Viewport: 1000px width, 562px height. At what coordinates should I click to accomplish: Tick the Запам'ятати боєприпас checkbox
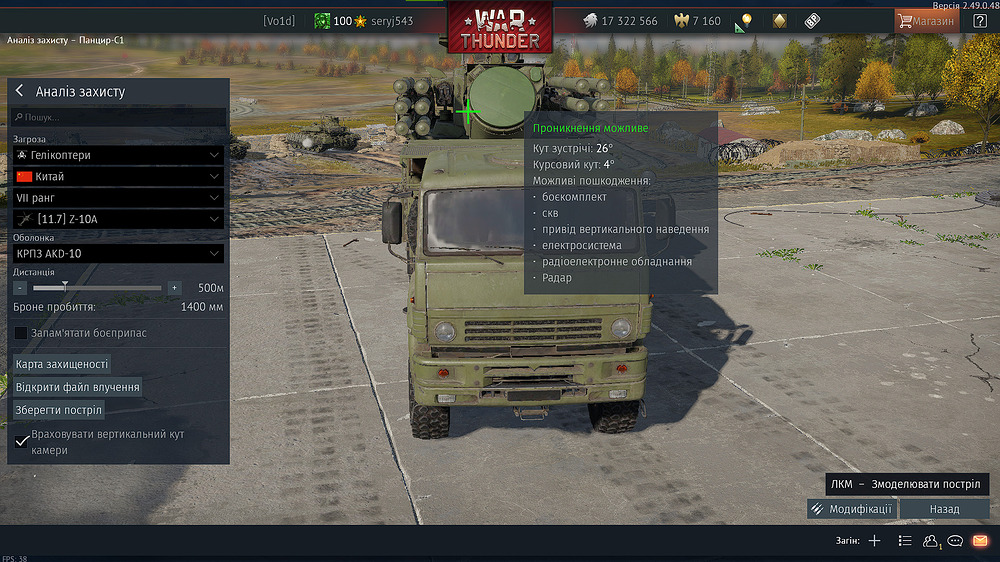21,332
